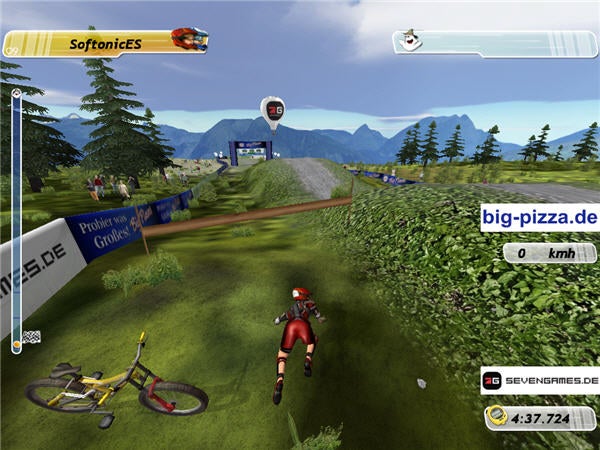Viewport: 600px width, 450px height.
Task: Click the SoftonicES player avatar icon
Action: pos(188,40)
